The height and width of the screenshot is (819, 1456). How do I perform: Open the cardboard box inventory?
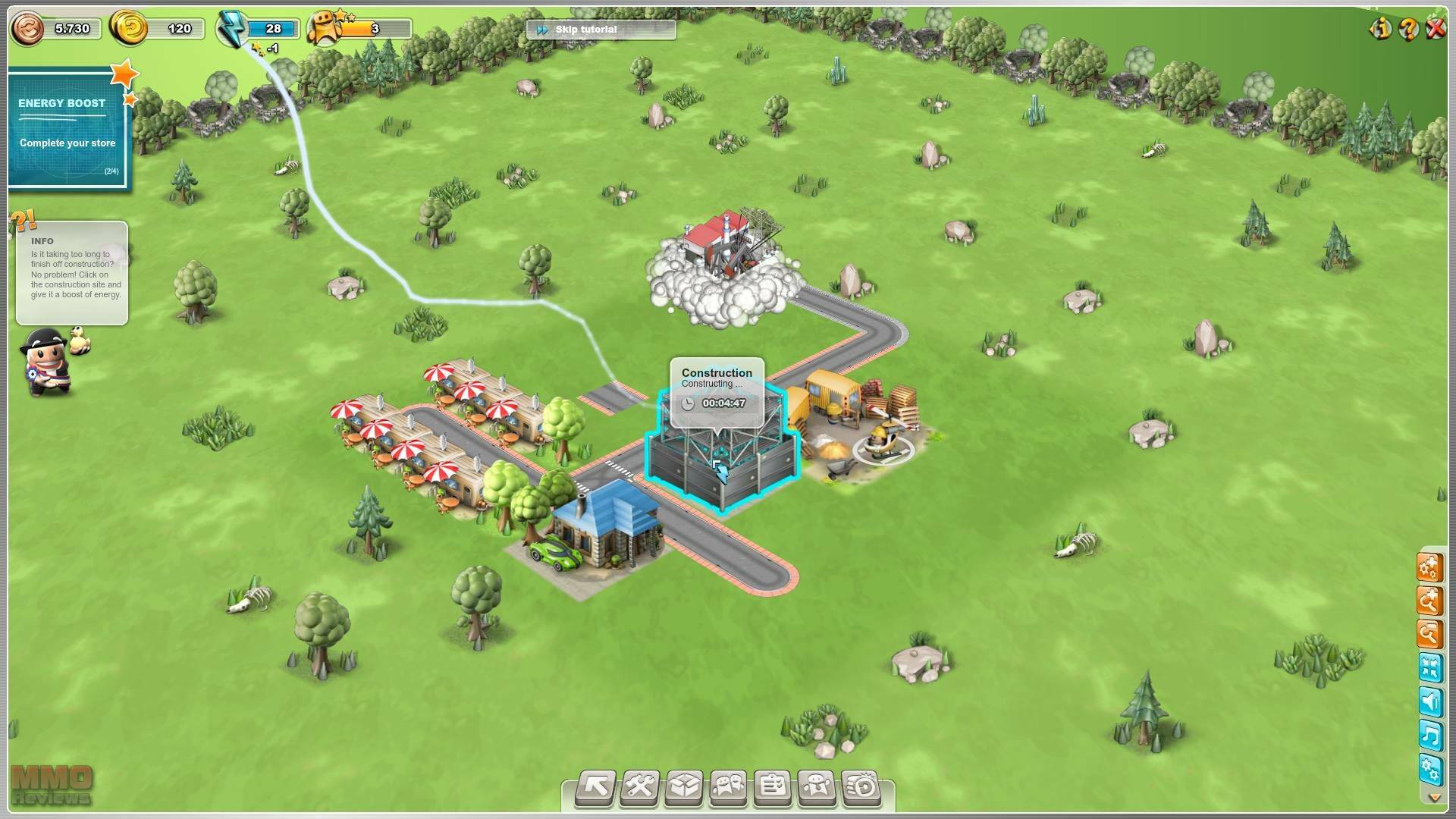tap(684, 788)
